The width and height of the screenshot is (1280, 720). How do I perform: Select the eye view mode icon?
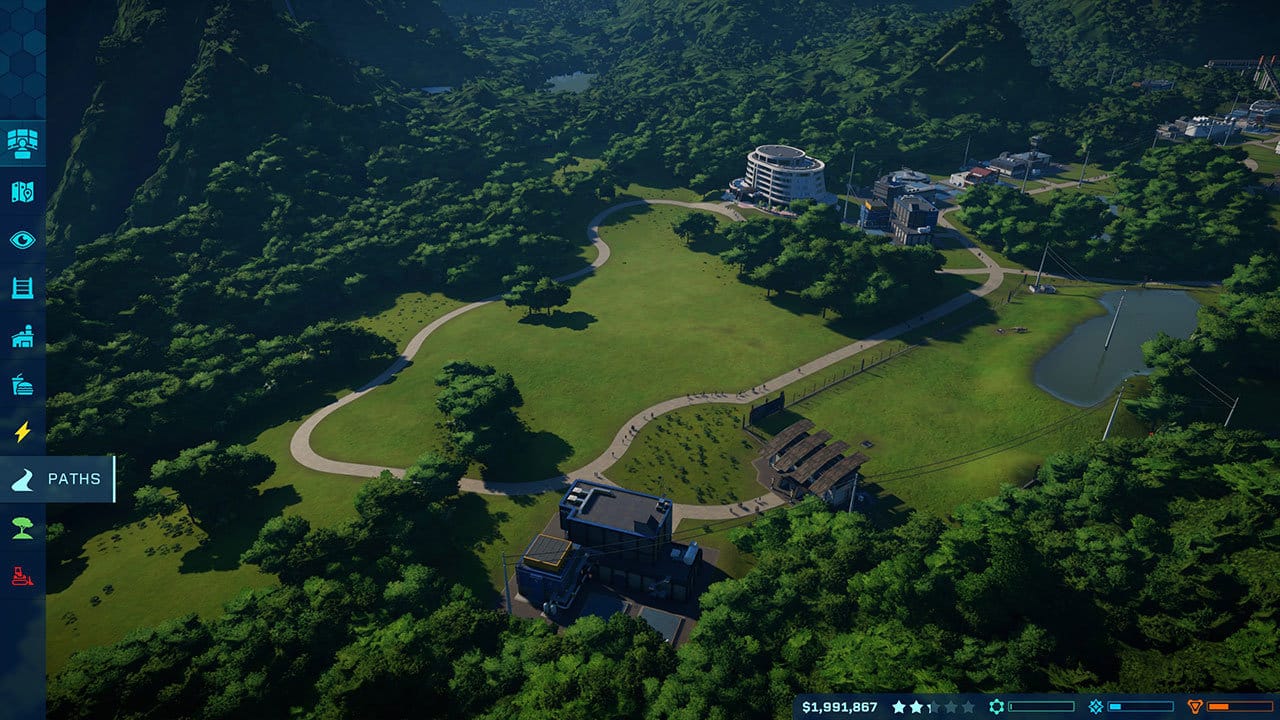point(22,239)
